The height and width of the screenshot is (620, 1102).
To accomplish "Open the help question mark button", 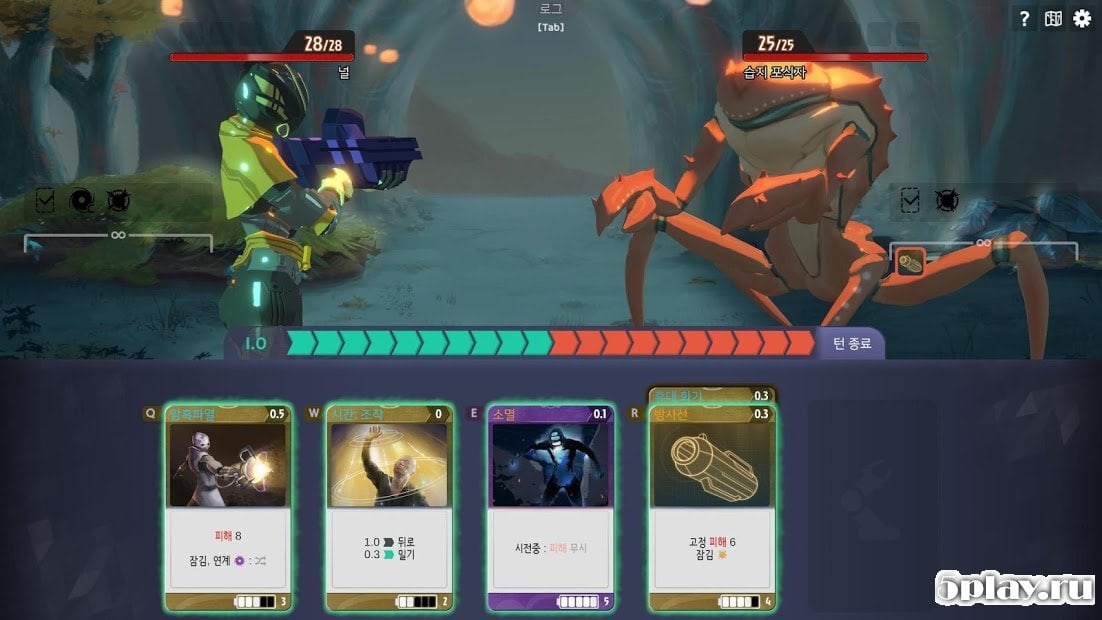I will click(x=1023, y=19).
